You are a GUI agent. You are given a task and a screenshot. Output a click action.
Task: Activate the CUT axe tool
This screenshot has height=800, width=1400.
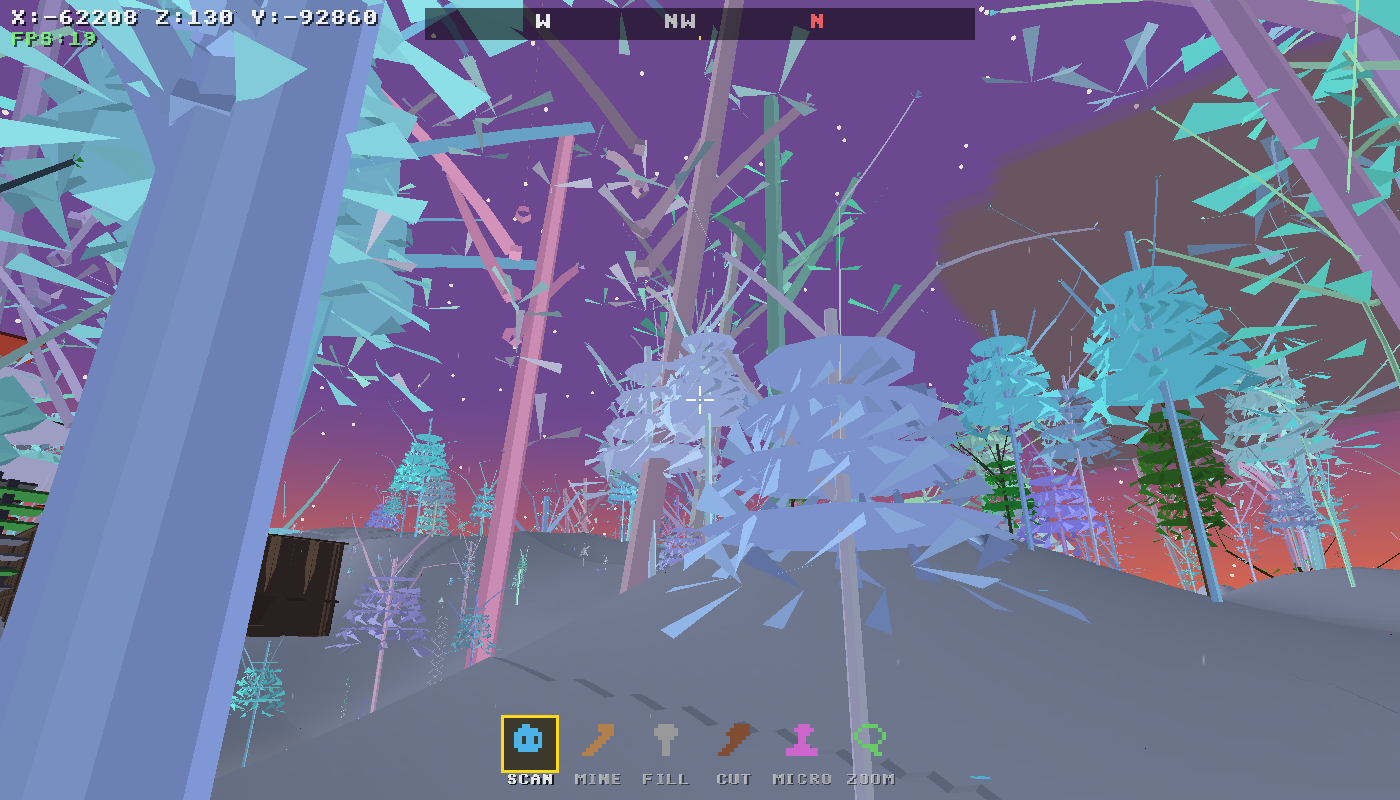coord(734,741)
